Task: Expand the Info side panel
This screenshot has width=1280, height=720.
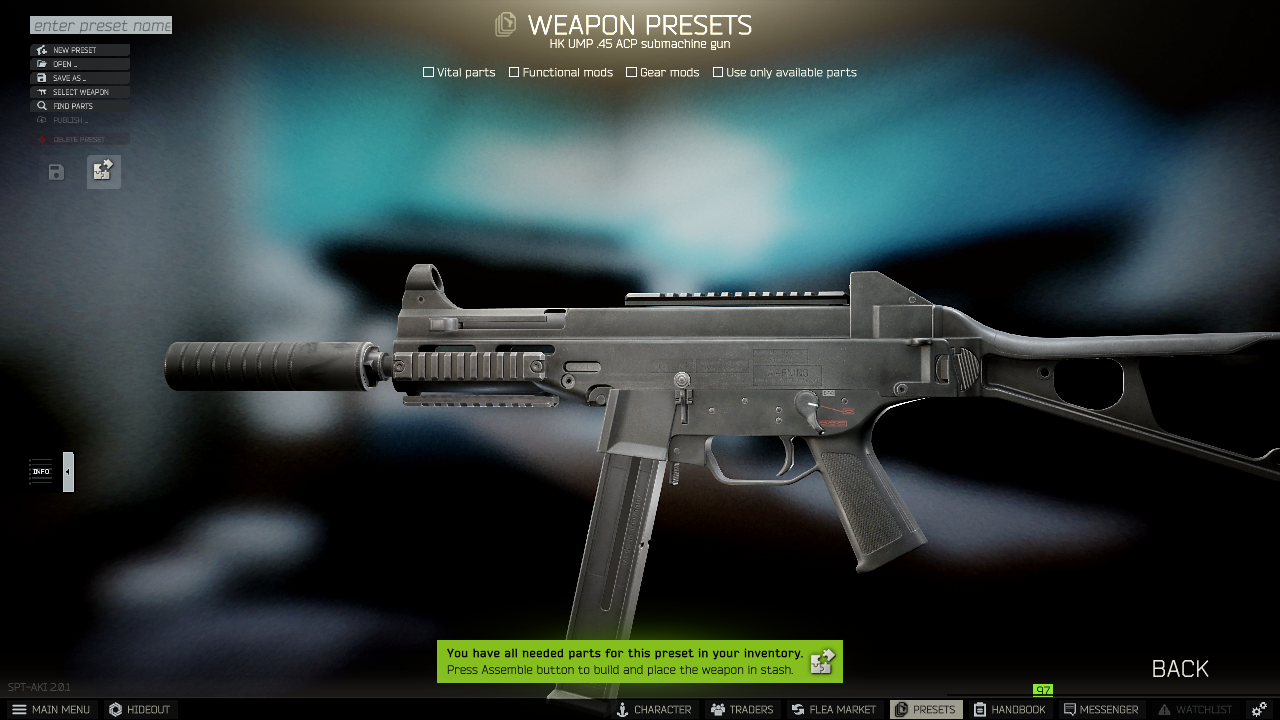Action: [x=40, y=471]
